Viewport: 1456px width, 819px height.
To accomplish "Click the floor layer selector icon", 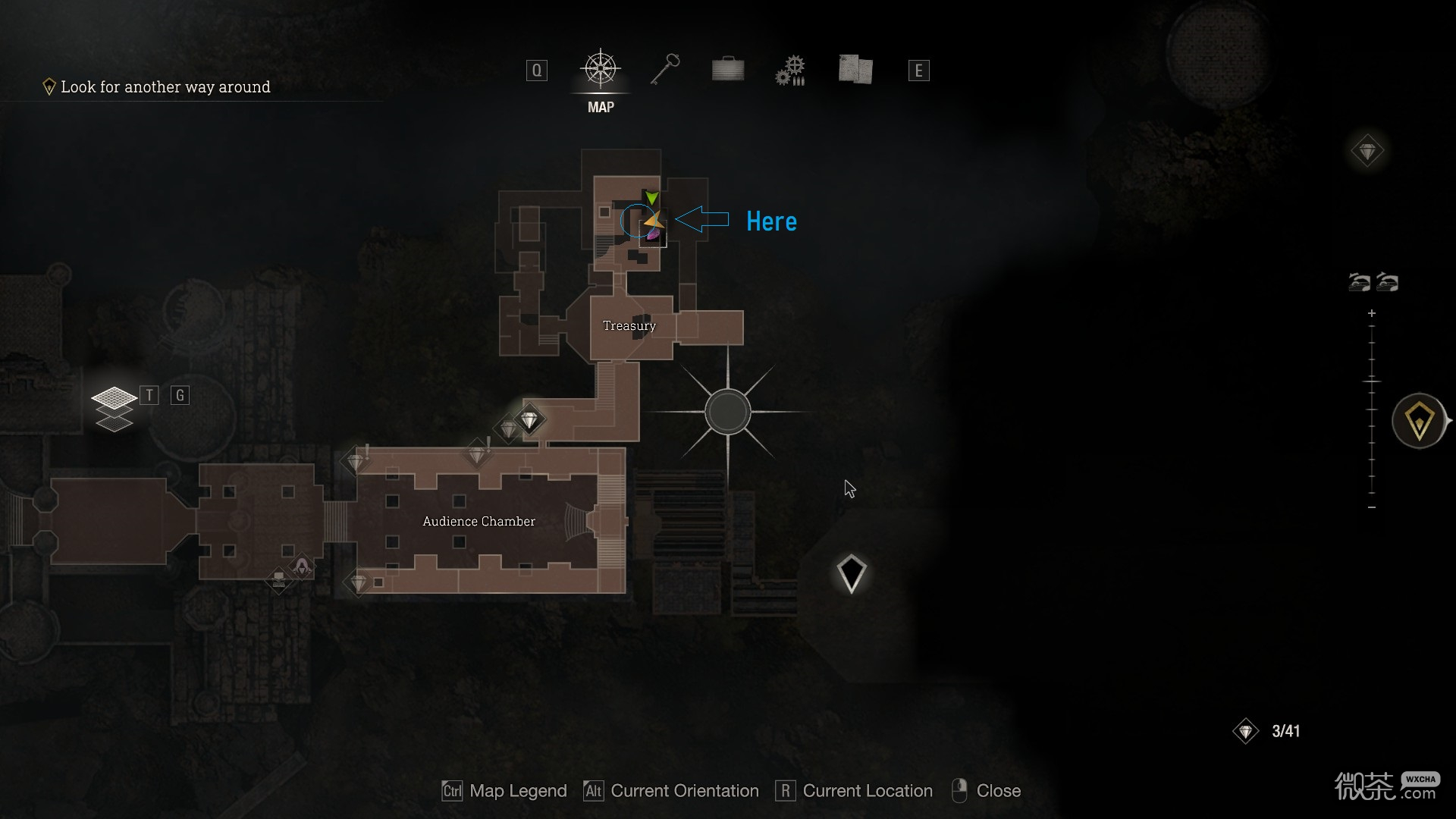I will coord(114,407).
